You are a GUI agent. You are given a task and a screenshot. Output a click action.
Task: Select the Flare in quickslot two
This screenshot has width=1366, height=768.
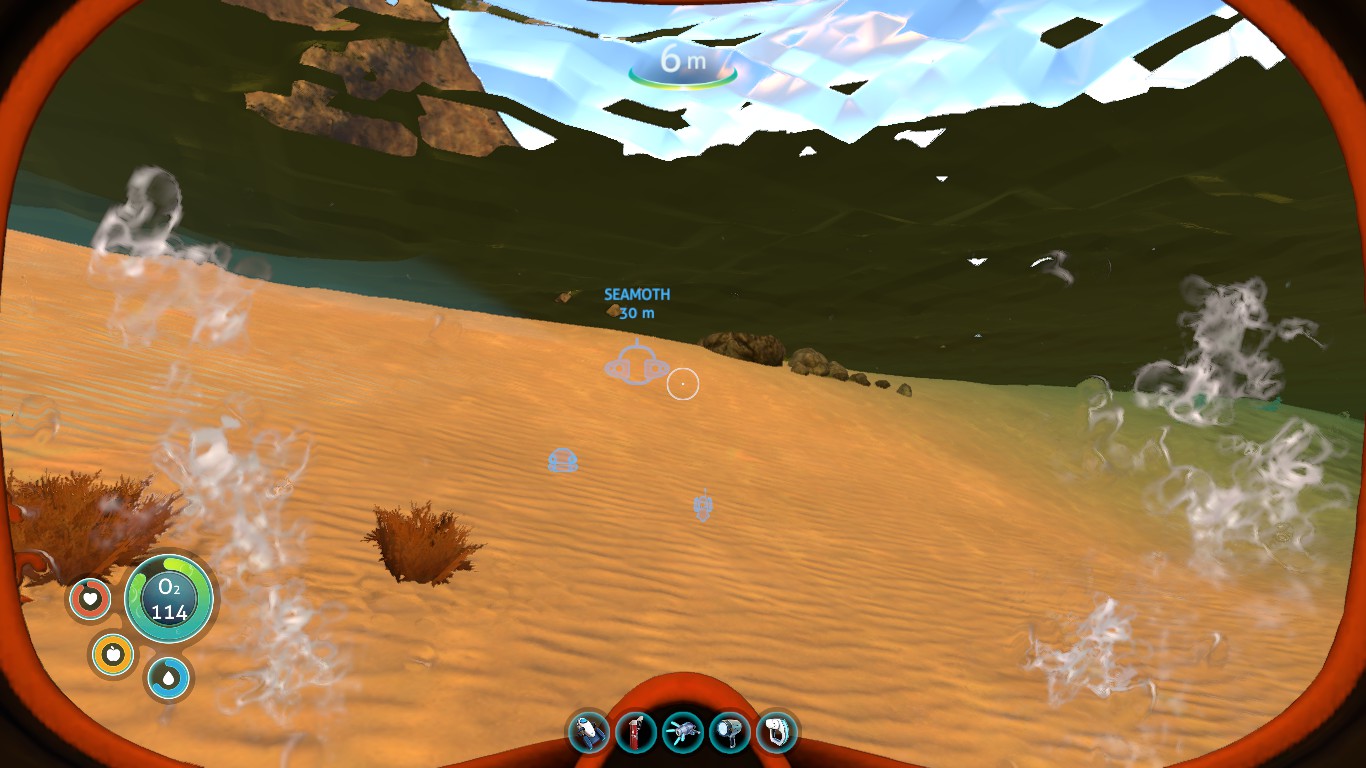click(x=636, y=732)
